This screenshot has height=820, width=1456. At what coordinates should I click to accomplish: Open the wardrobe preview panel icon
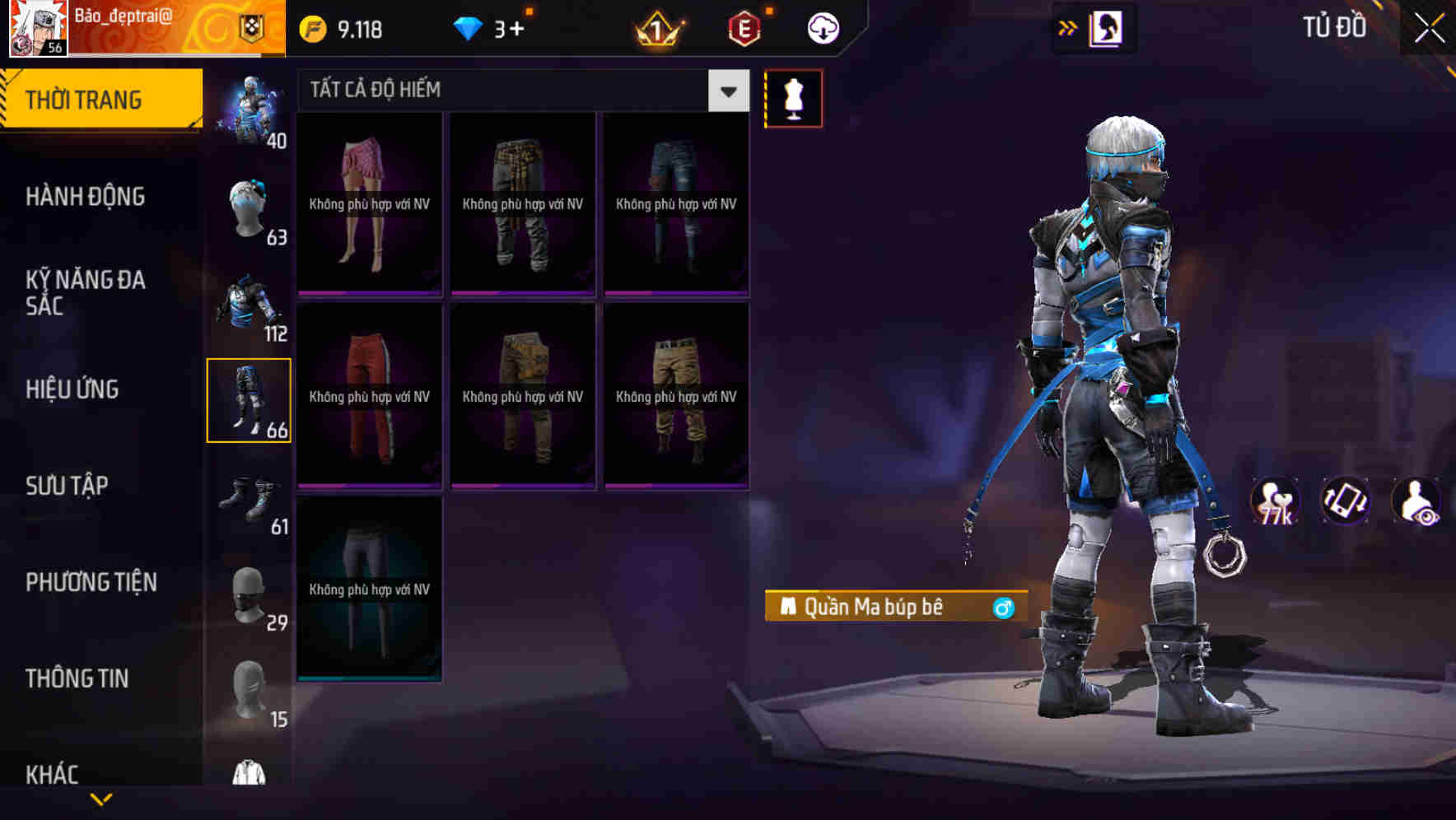pyautogui.click(x=1104, y=27)
